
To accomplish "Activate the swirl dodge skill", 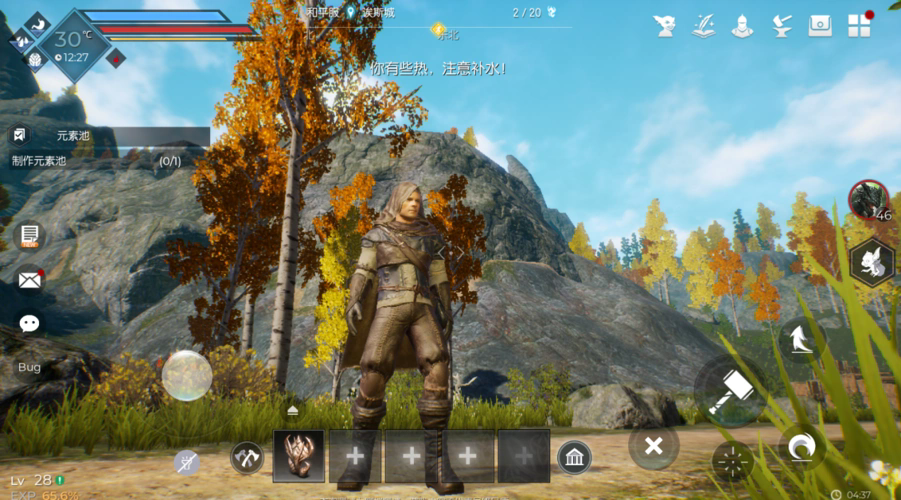I will click(802, 448).
